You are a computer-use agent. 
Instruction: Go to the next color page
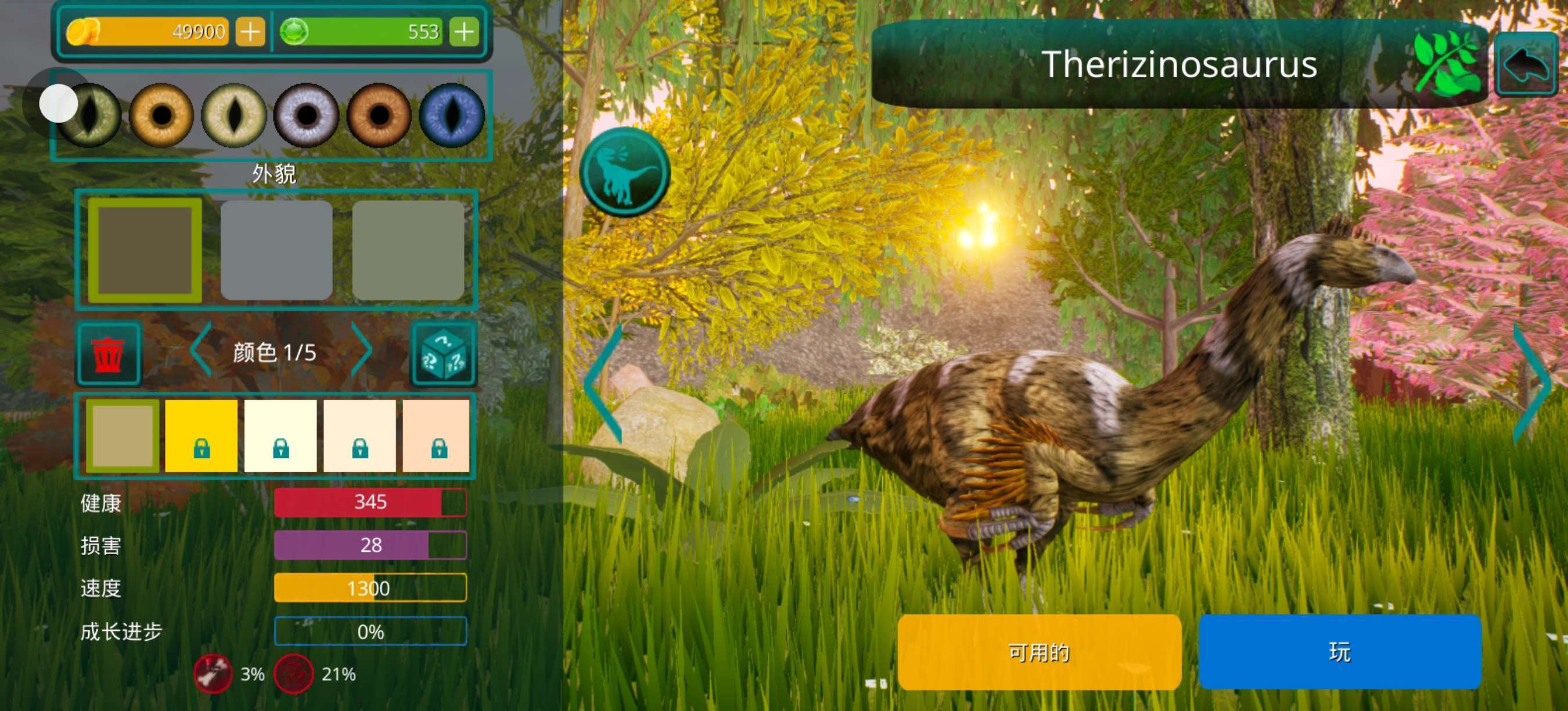coord(362,351)
